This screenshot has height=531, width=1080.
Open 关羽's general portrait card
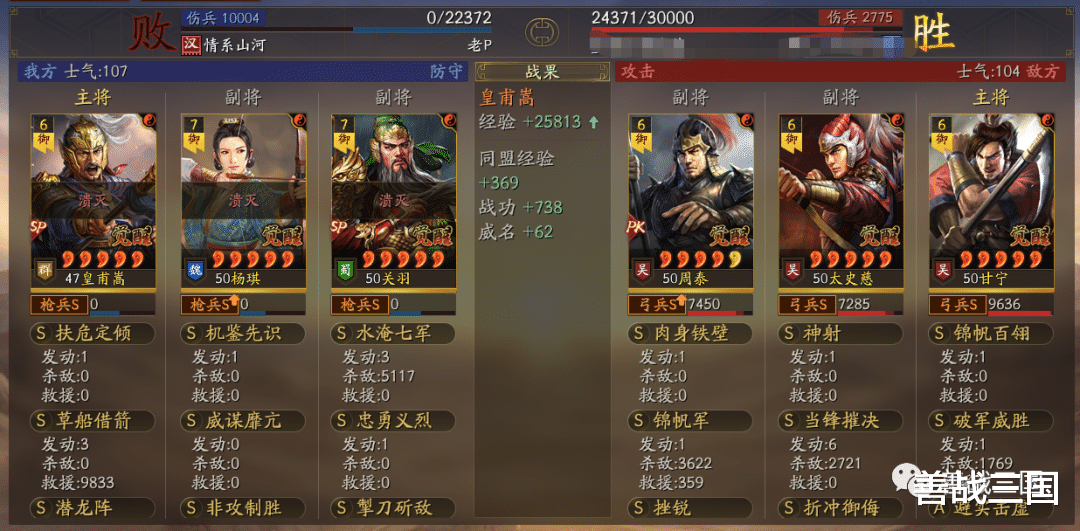tap(393, 200)
